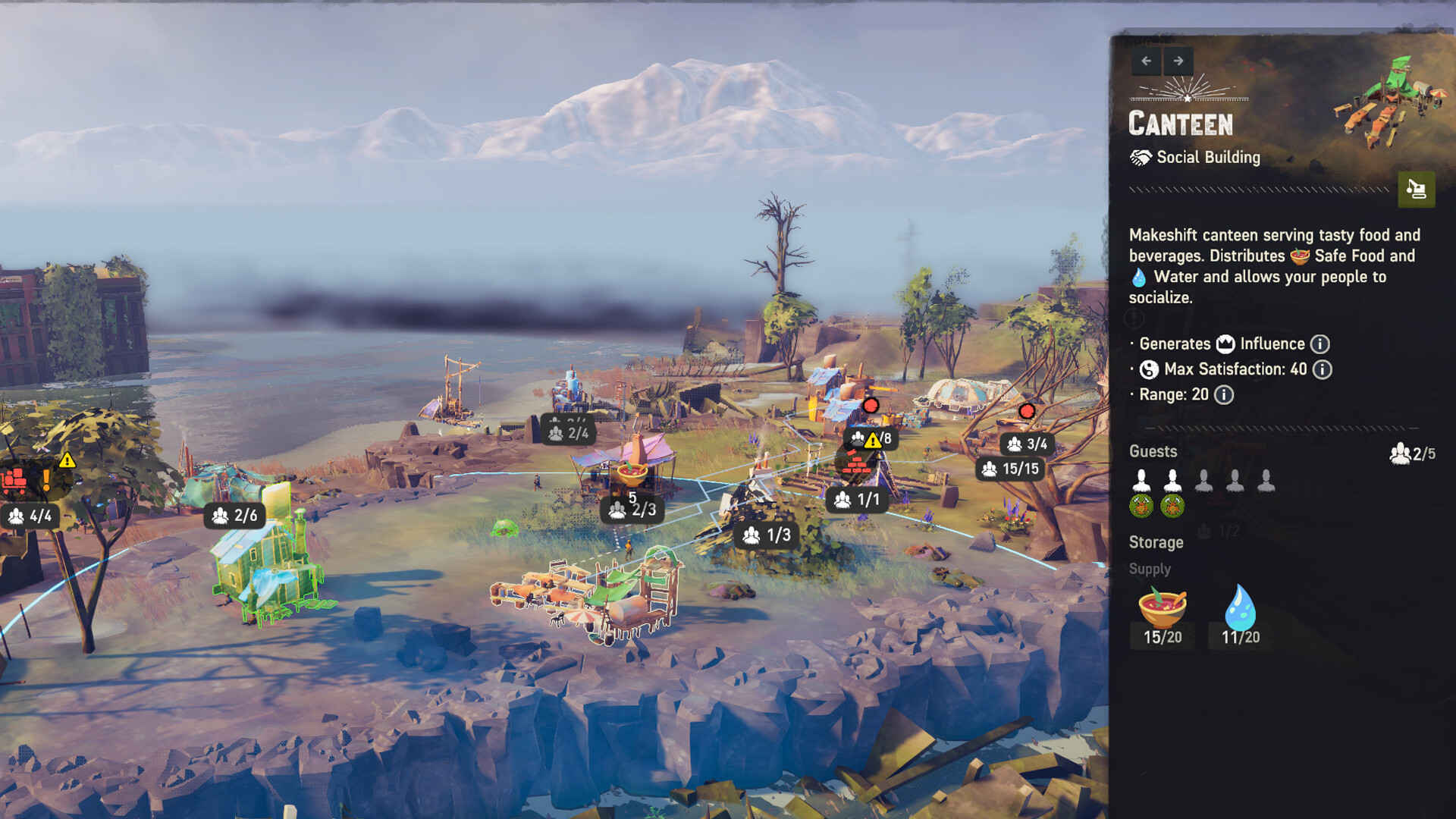Show info for Max Satisfaction
The image size is (1456, 819).
click(1323, 369)
